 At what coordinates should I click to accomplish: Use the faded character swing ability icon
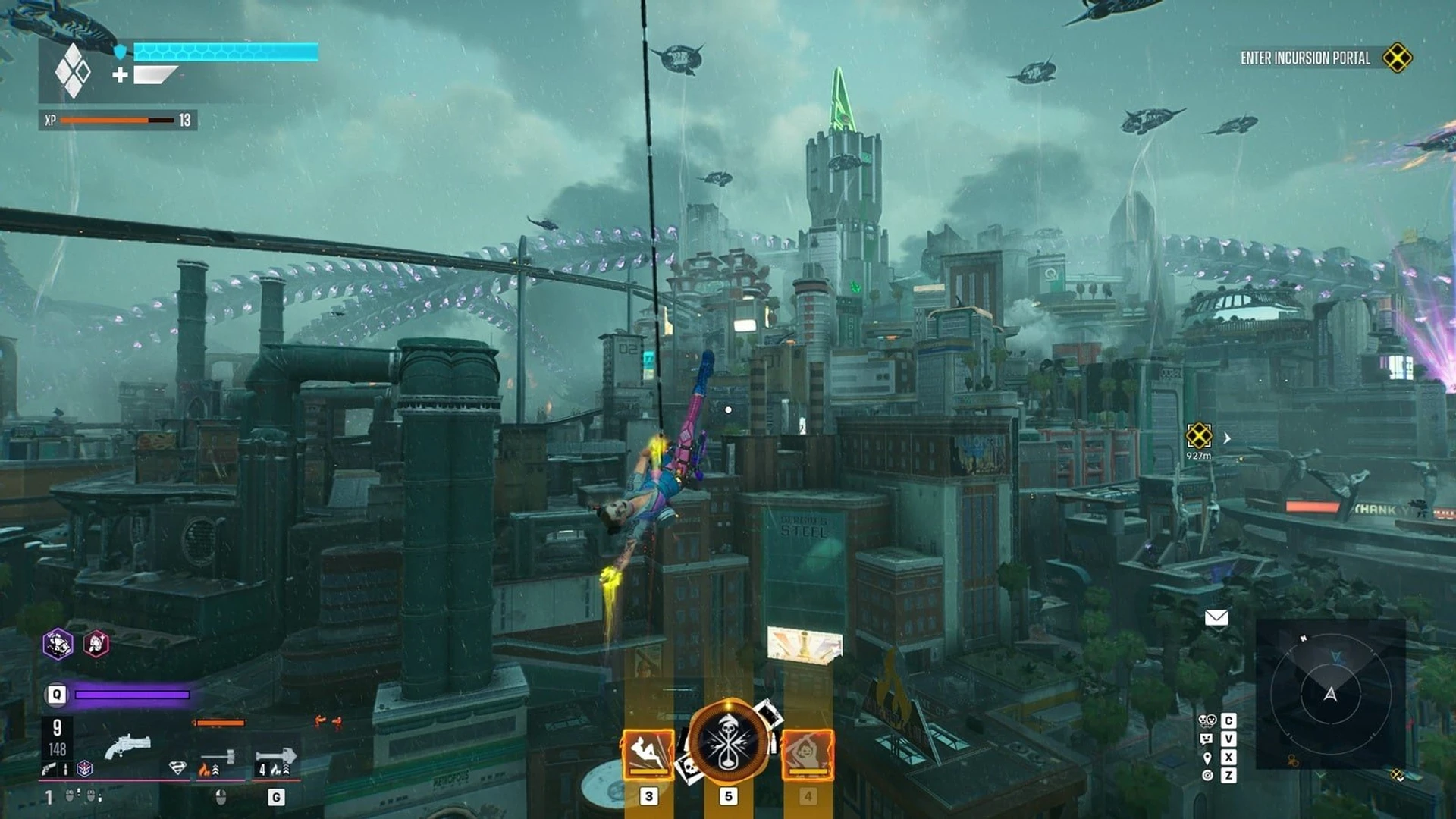[808, 753]
